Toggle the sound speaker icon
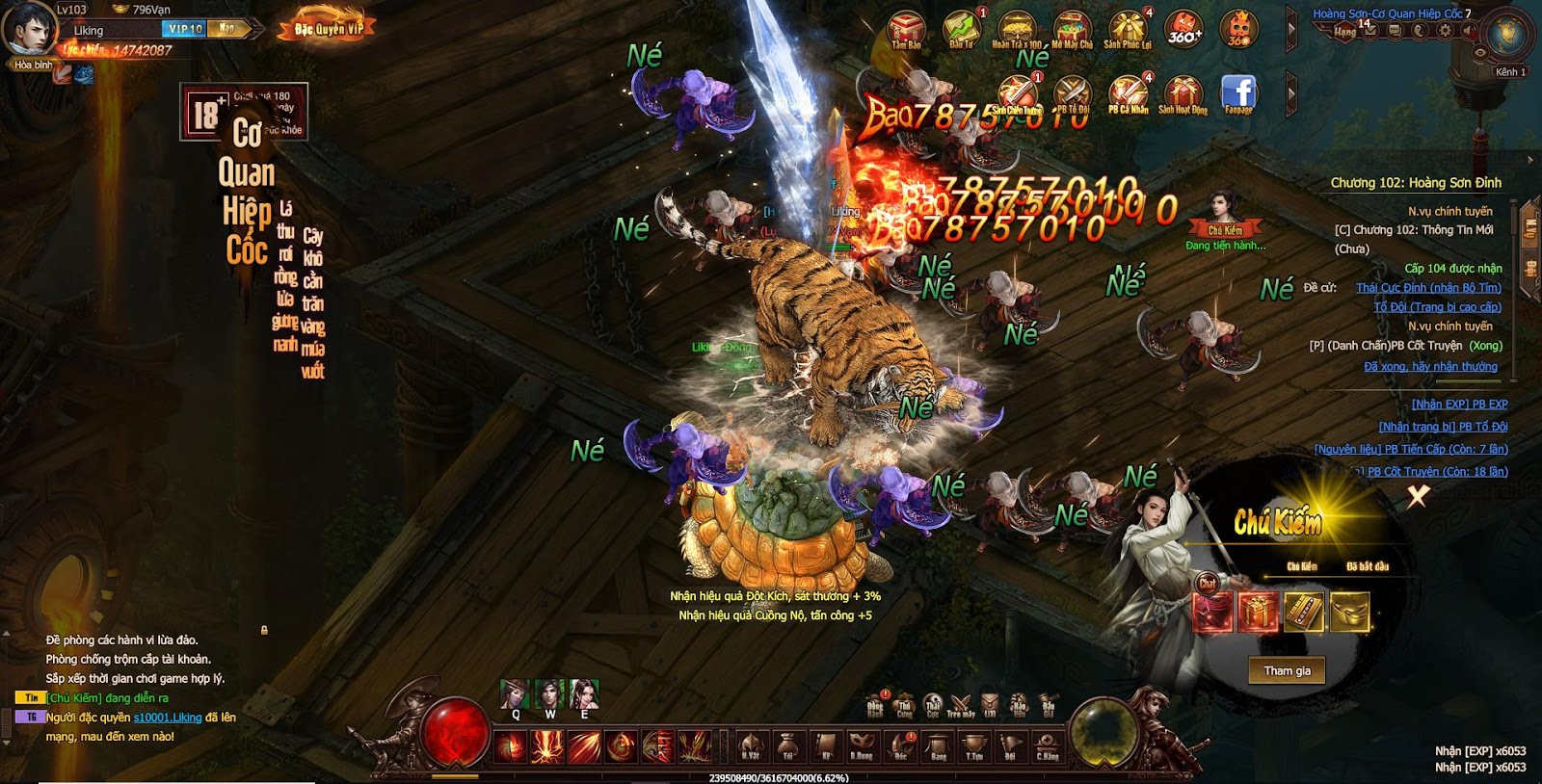1542x784 pixels. tap(1467, 31)
